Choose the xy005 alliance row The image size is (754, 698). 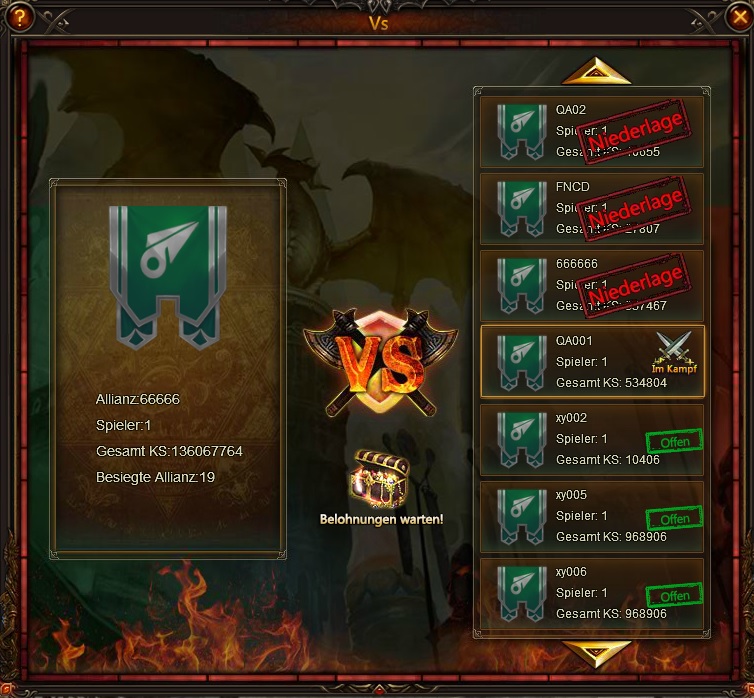[x=592, y=516]
